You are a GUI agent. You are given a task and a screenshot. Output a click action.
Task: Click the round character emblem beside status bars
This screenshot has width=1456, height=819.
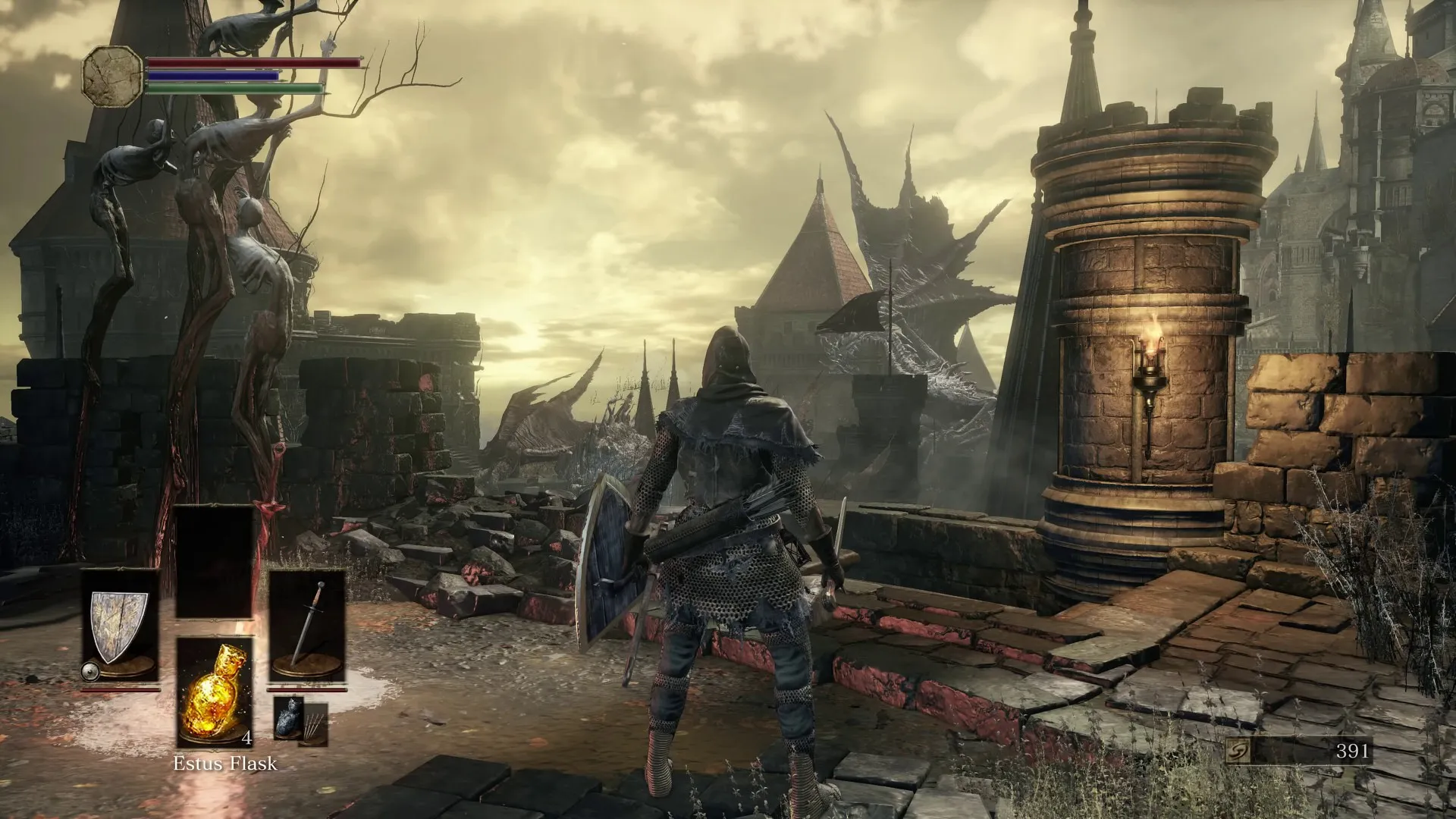click(x=112, y=75)
